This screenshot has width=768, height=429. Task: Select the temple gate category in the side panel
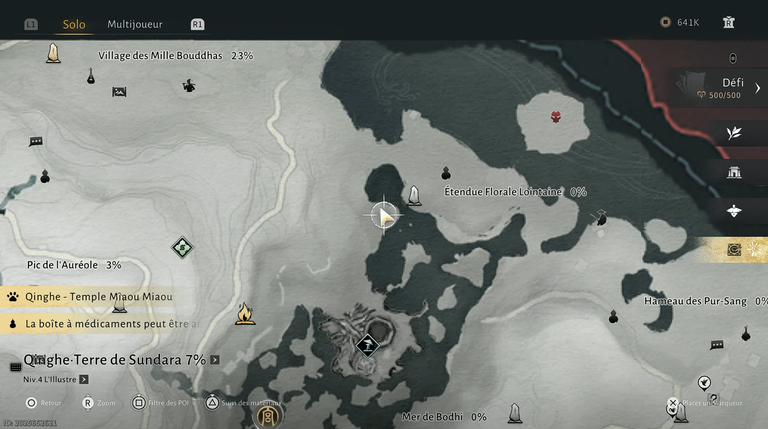click(734, 172)
